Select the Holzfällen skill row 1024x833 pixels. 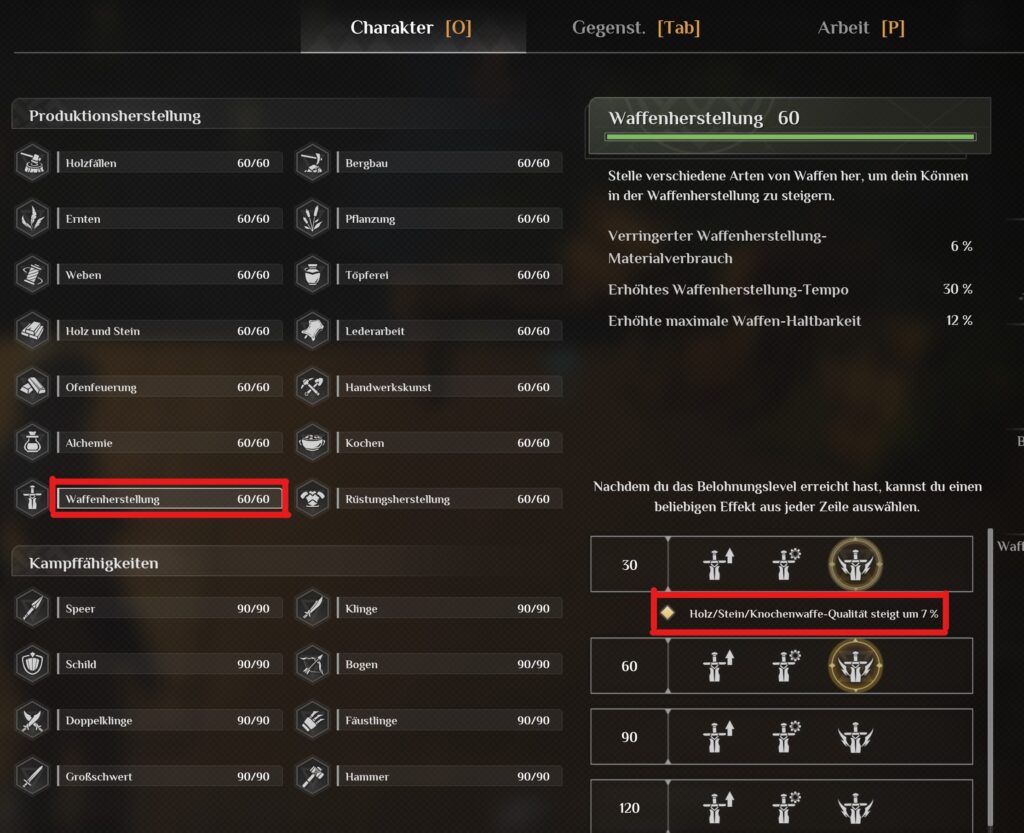[x=166, y=163]
